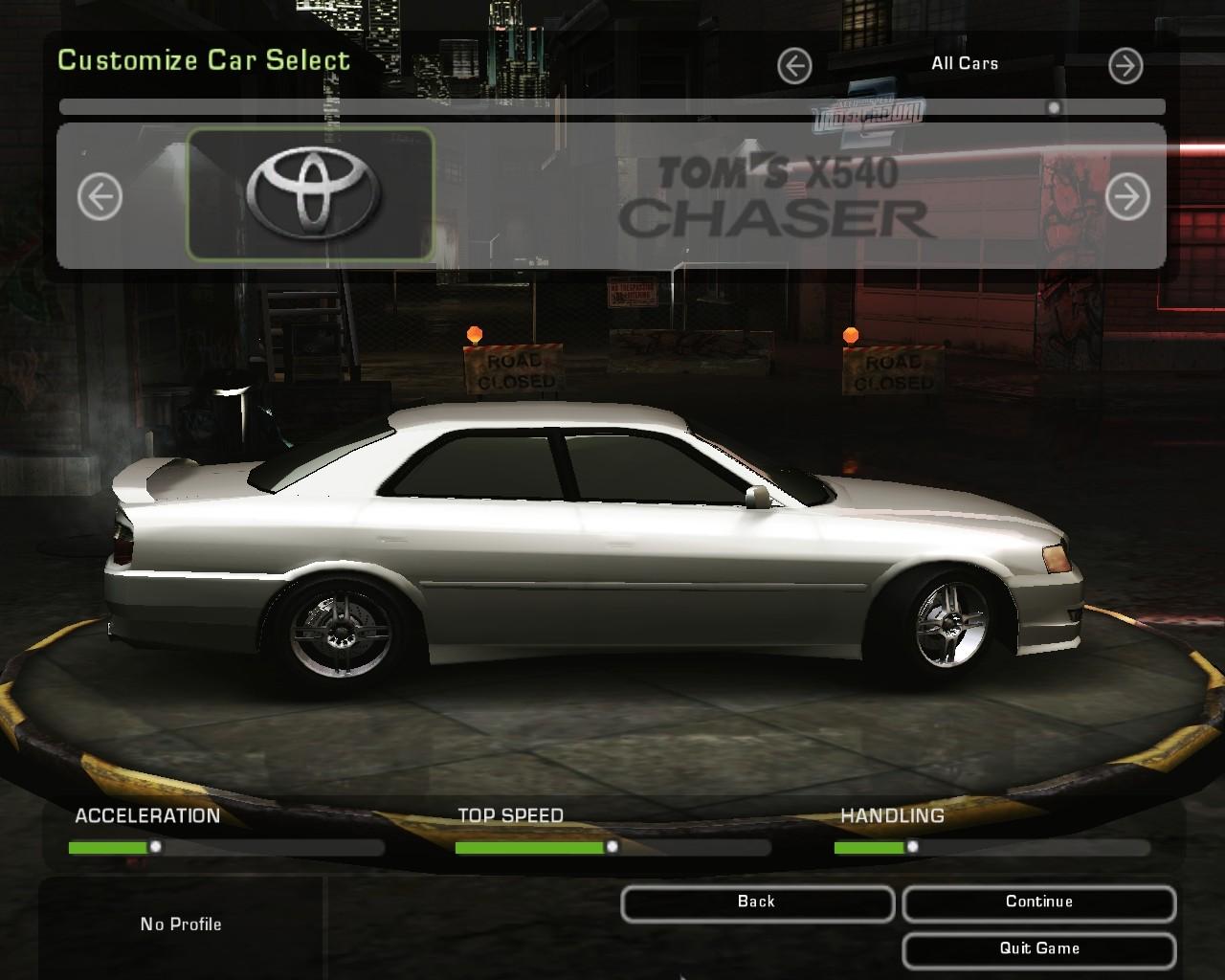Viewport: 1225px width, 980px height.
Task: Show the next car in list
Action: 1127,197
